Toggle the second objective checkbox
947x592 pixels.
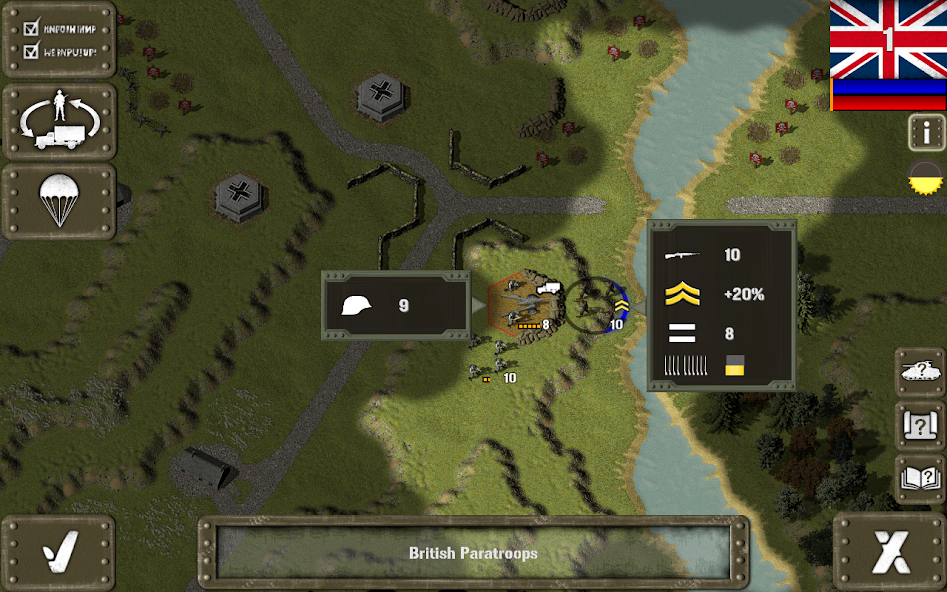click(x=31, y=50)
